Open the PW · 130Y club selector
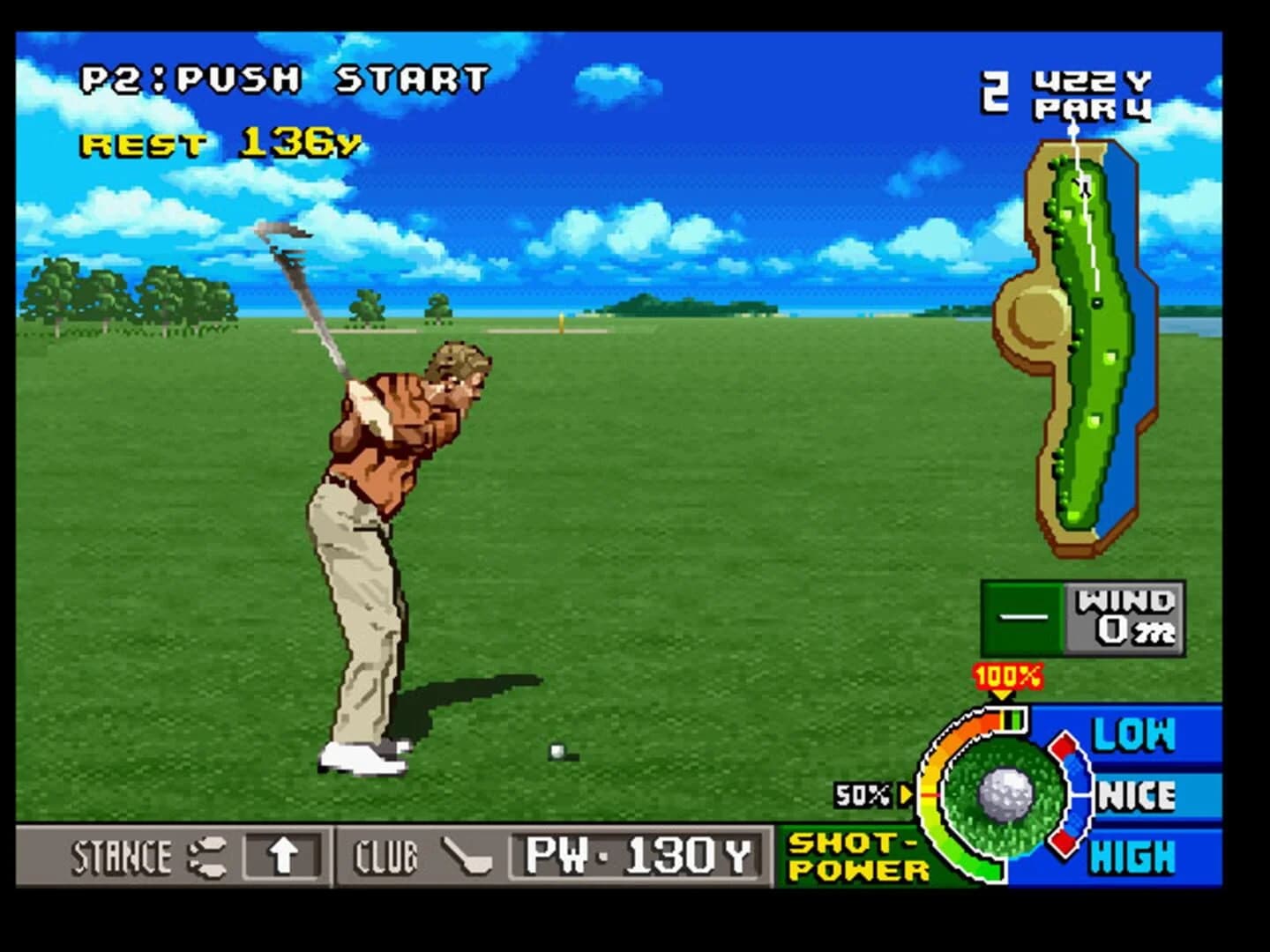1270x952 pixels. pos(633,853)
